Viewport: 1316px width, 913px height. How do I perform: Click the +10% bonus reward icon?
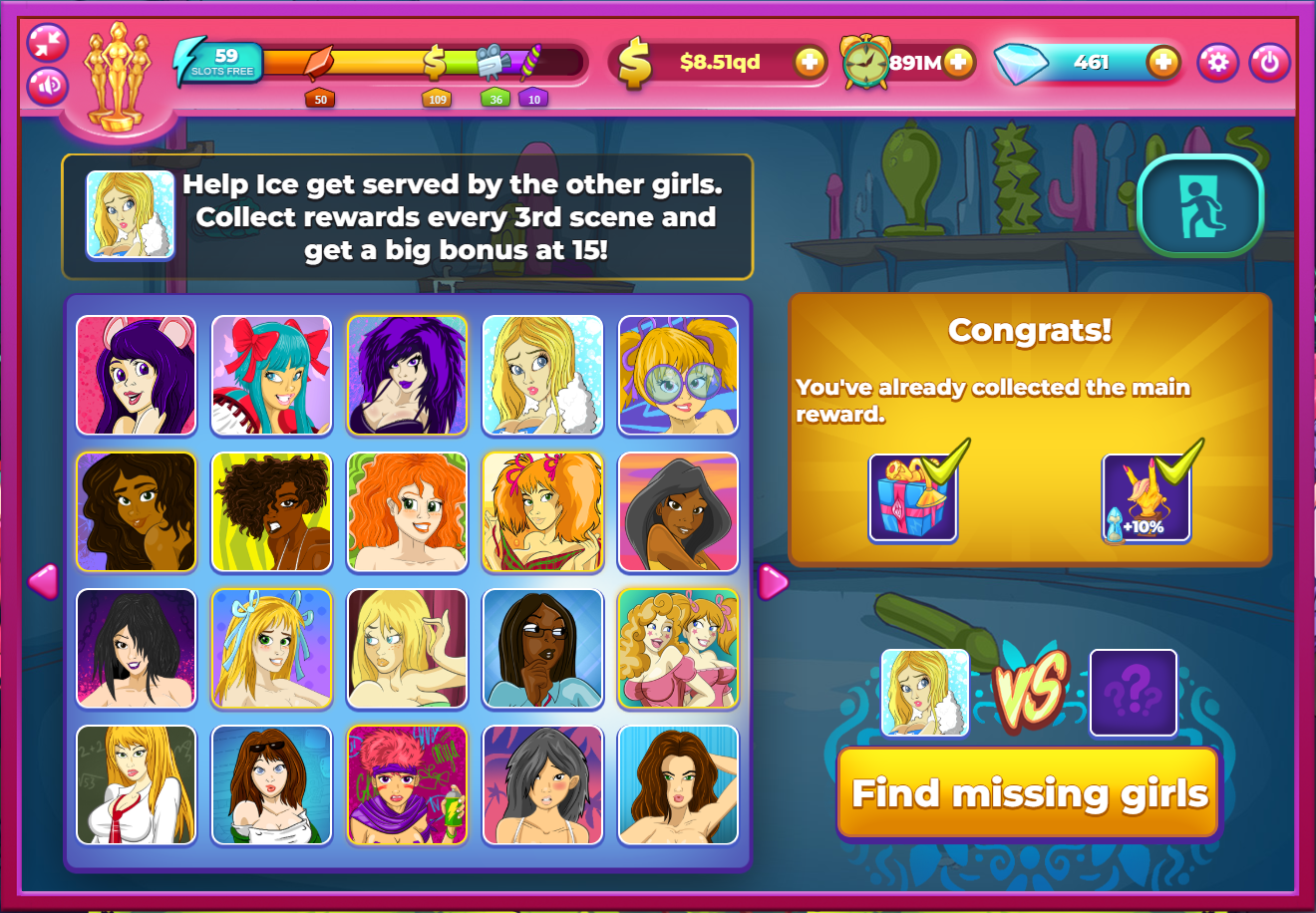tap(1147, 498)
